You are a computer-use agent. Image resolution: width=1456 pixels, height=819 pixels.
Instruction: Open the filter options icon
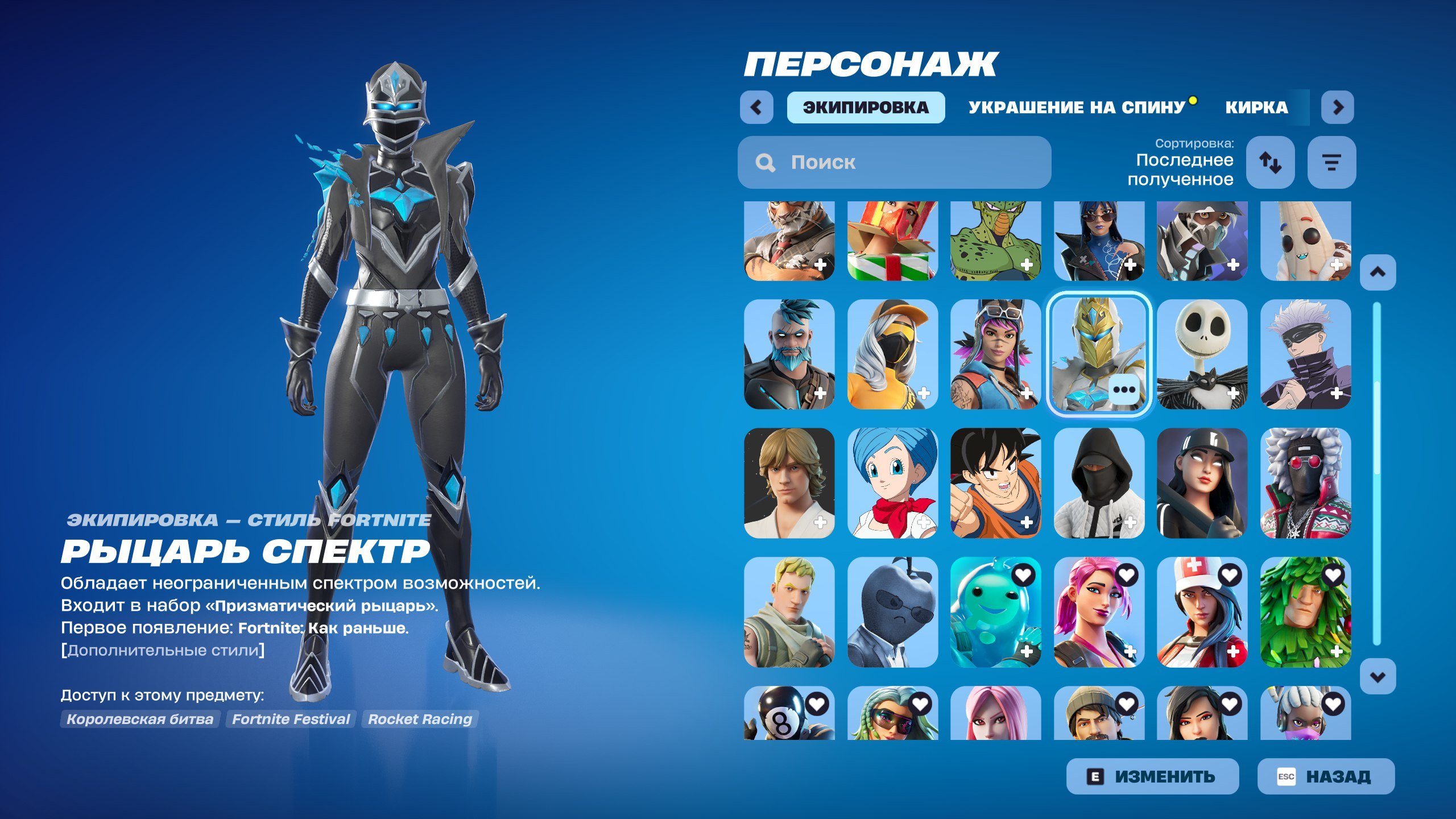tap(1331, 164)
